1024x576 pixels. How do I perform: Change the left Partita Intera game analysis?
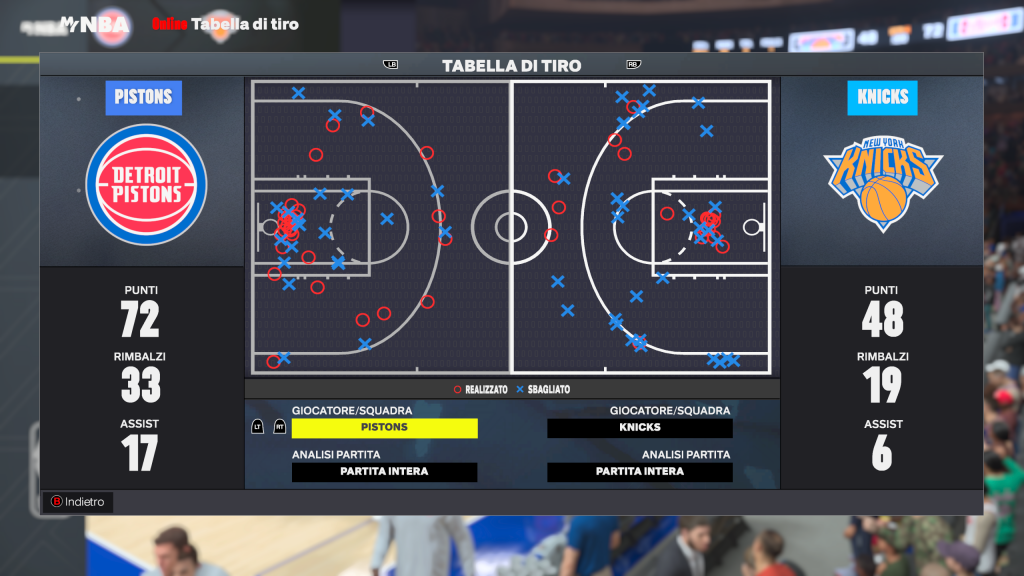click(384, 472)
